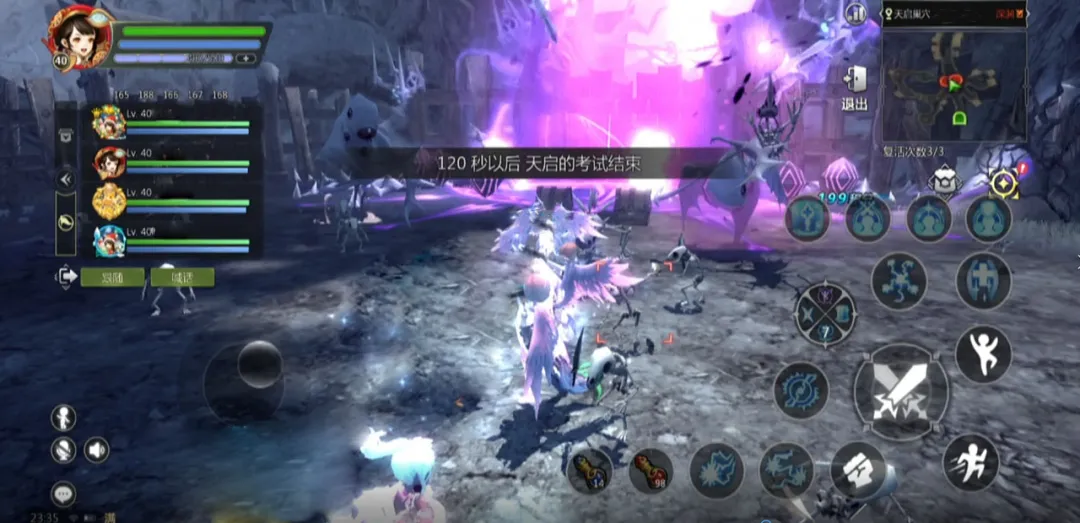Use the potion with 14 charges
Viewport: 1080px width, 523px height.
tap(590, 470)
